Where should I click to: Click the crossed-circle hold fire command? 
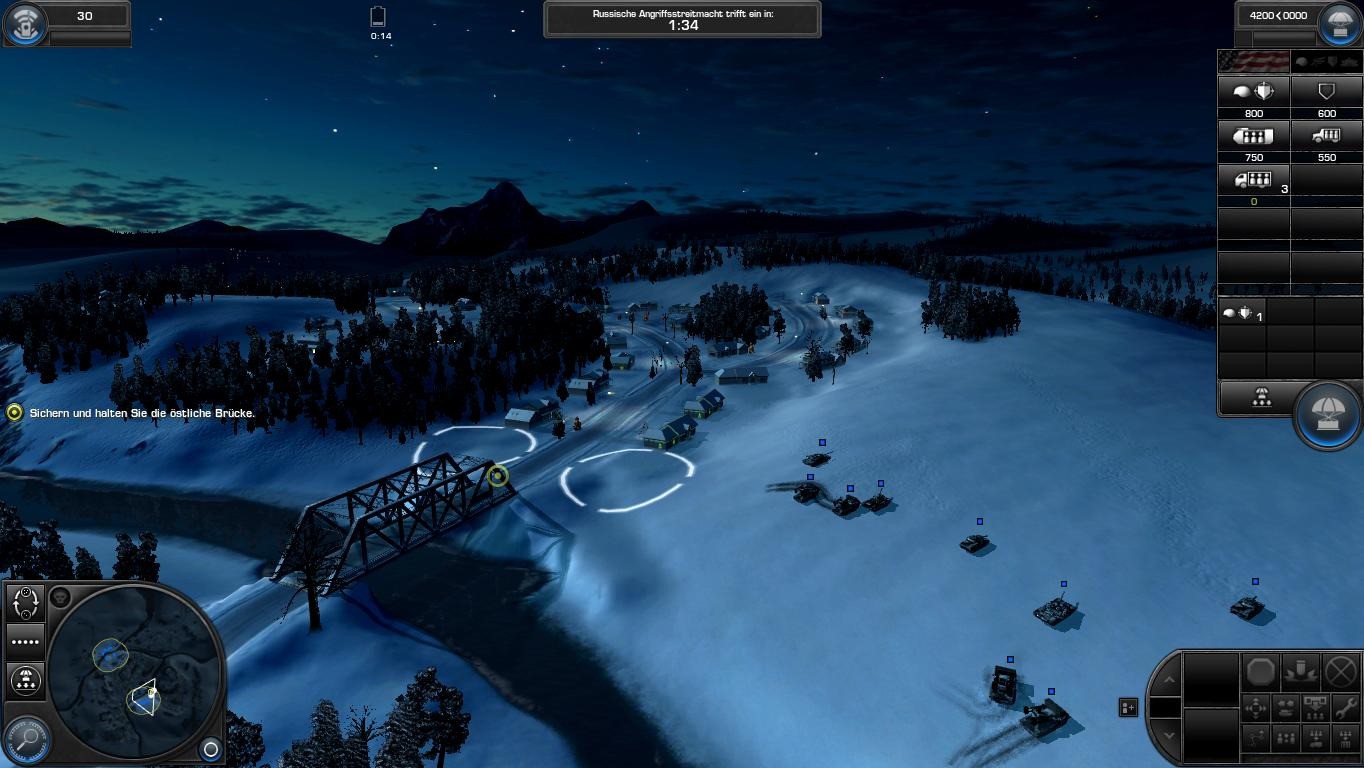pyautogui.click(x=1340, y=671)
